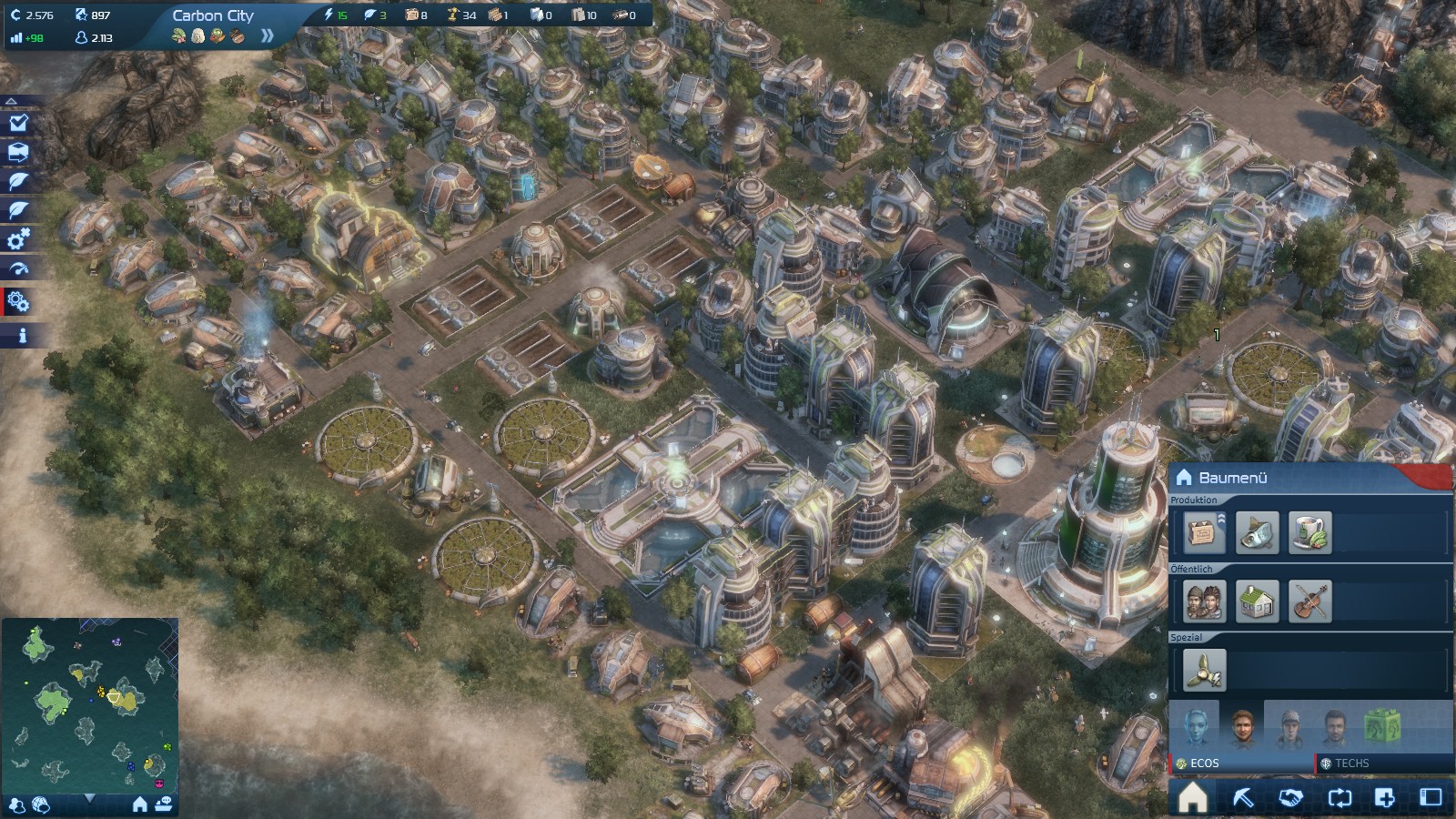Pick the residents public building icon
The width and height of the screenshot is (1456, 819).
tap(1205, 602)
